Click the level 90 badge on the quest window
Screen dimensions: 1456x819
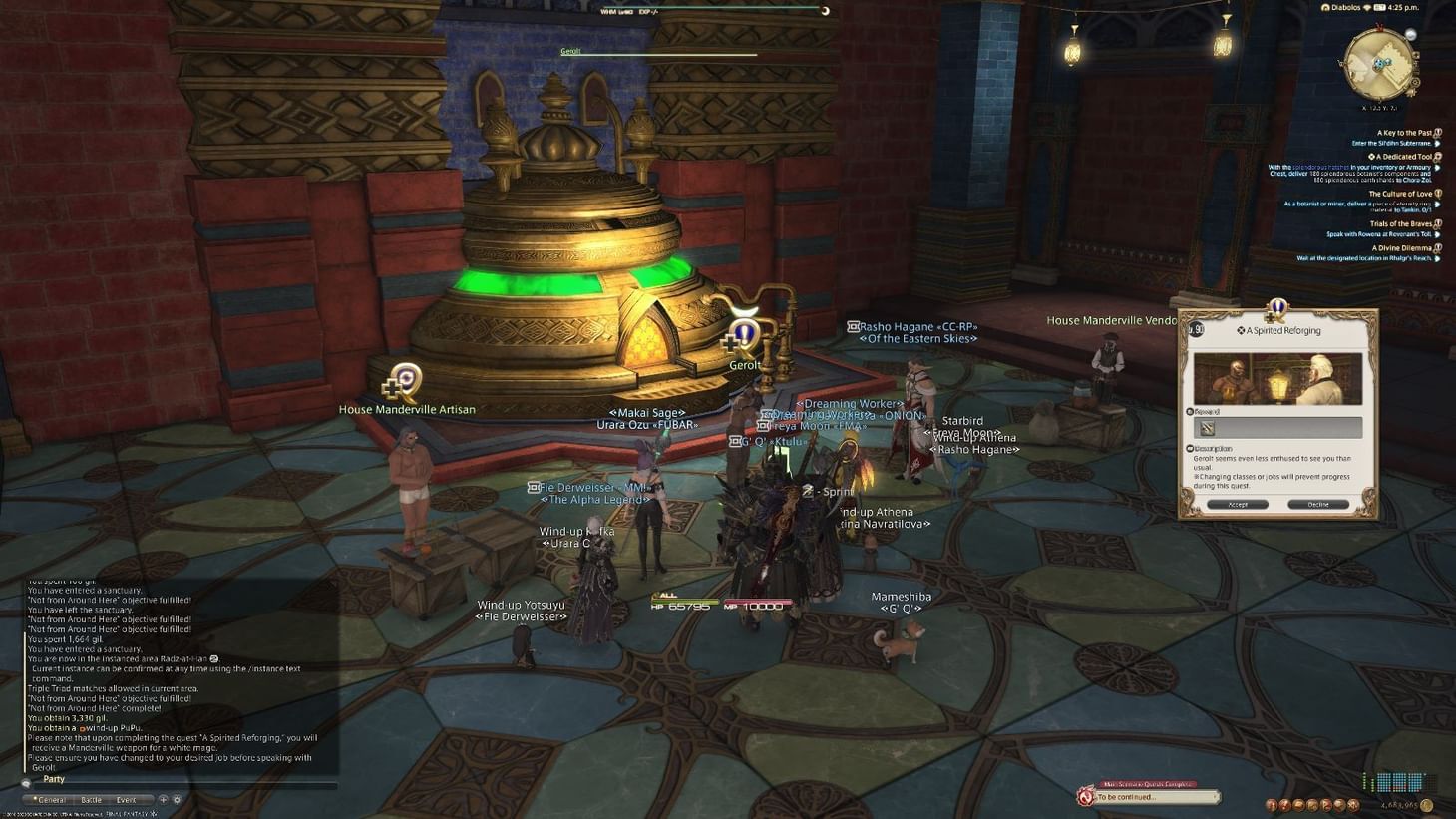coord(1196,329)
